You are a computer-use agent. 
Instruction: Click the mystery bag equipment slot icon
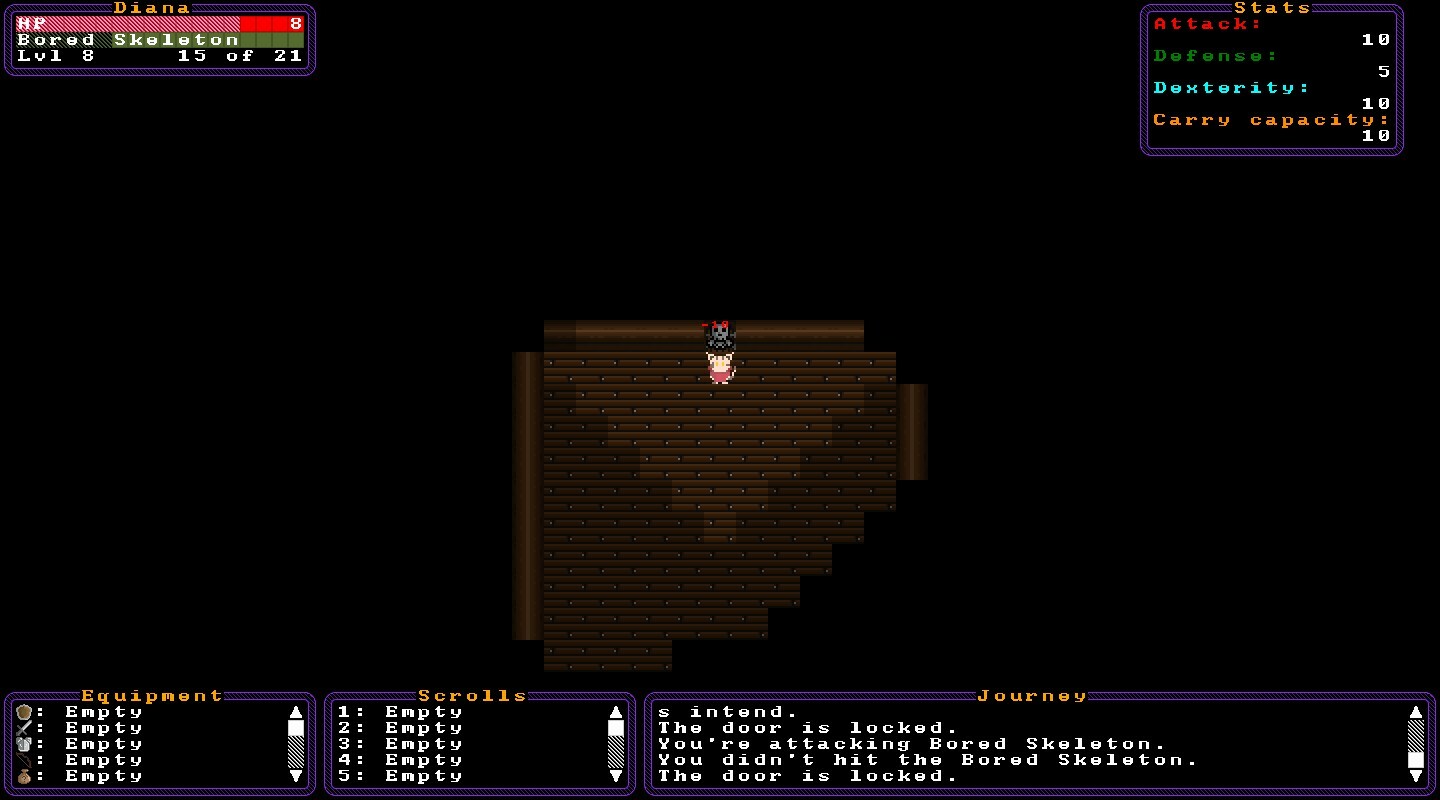pos(24,776)
